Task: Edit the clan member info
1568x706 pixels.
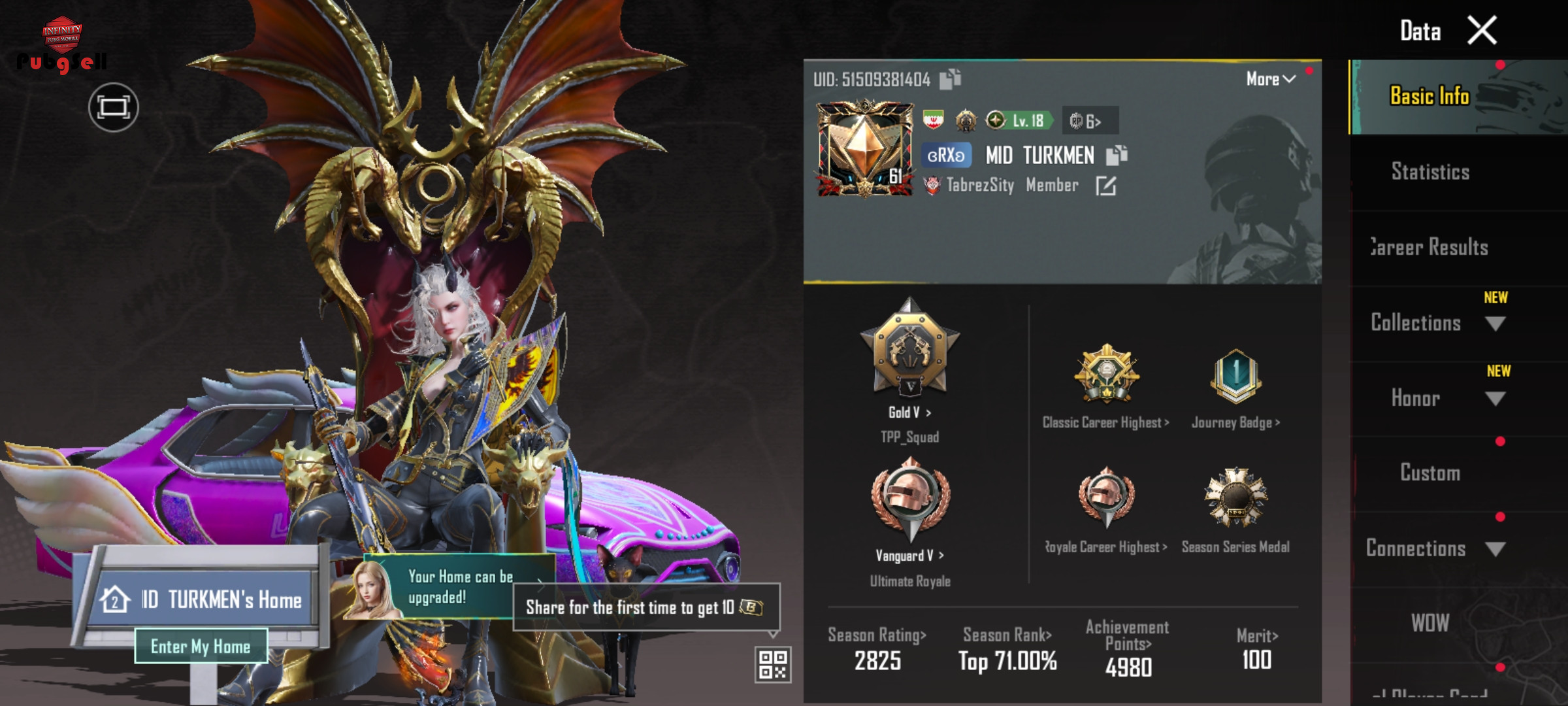Action: (1105, 186)
